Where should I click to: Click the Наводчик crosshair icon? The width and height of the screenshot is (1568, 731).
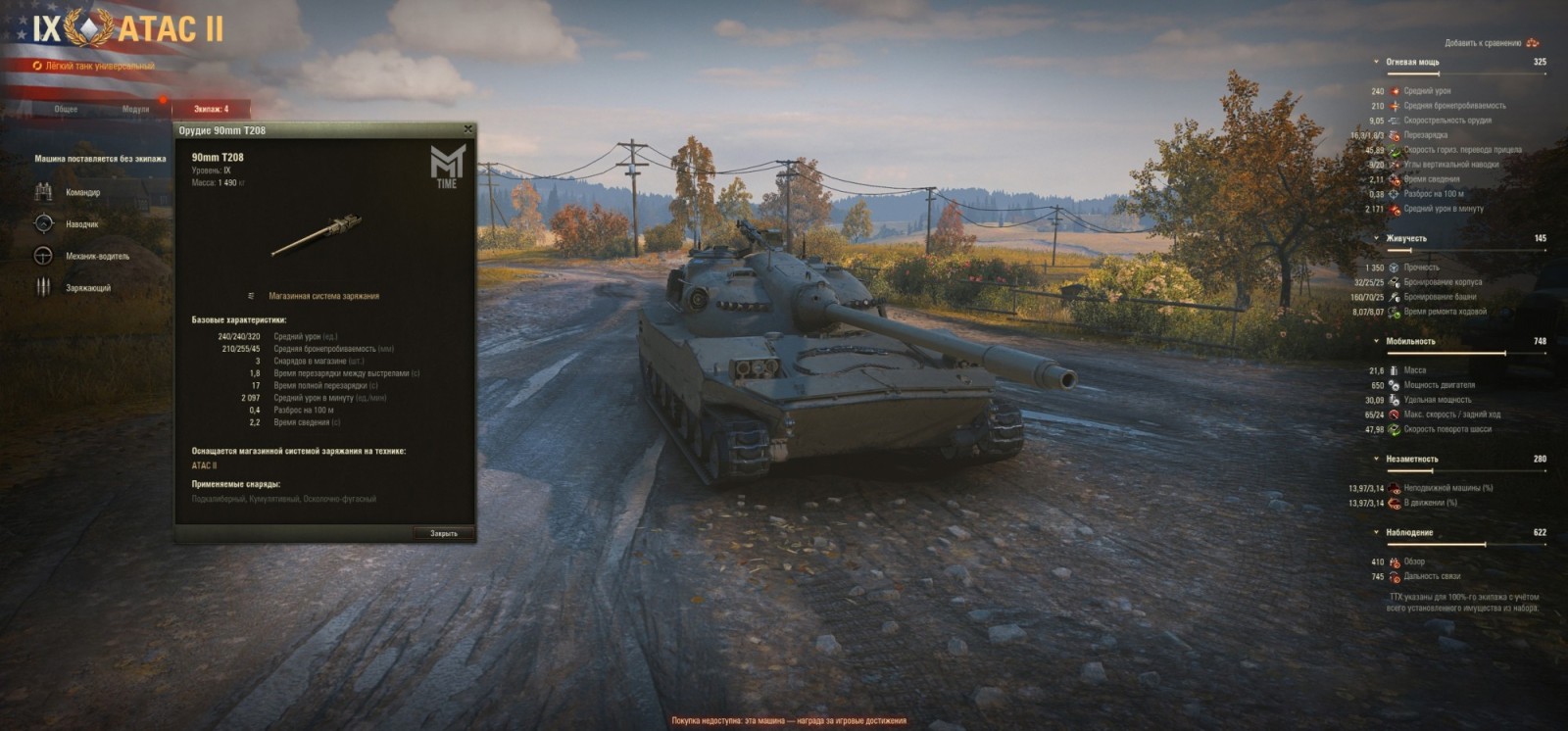point(43,223)
